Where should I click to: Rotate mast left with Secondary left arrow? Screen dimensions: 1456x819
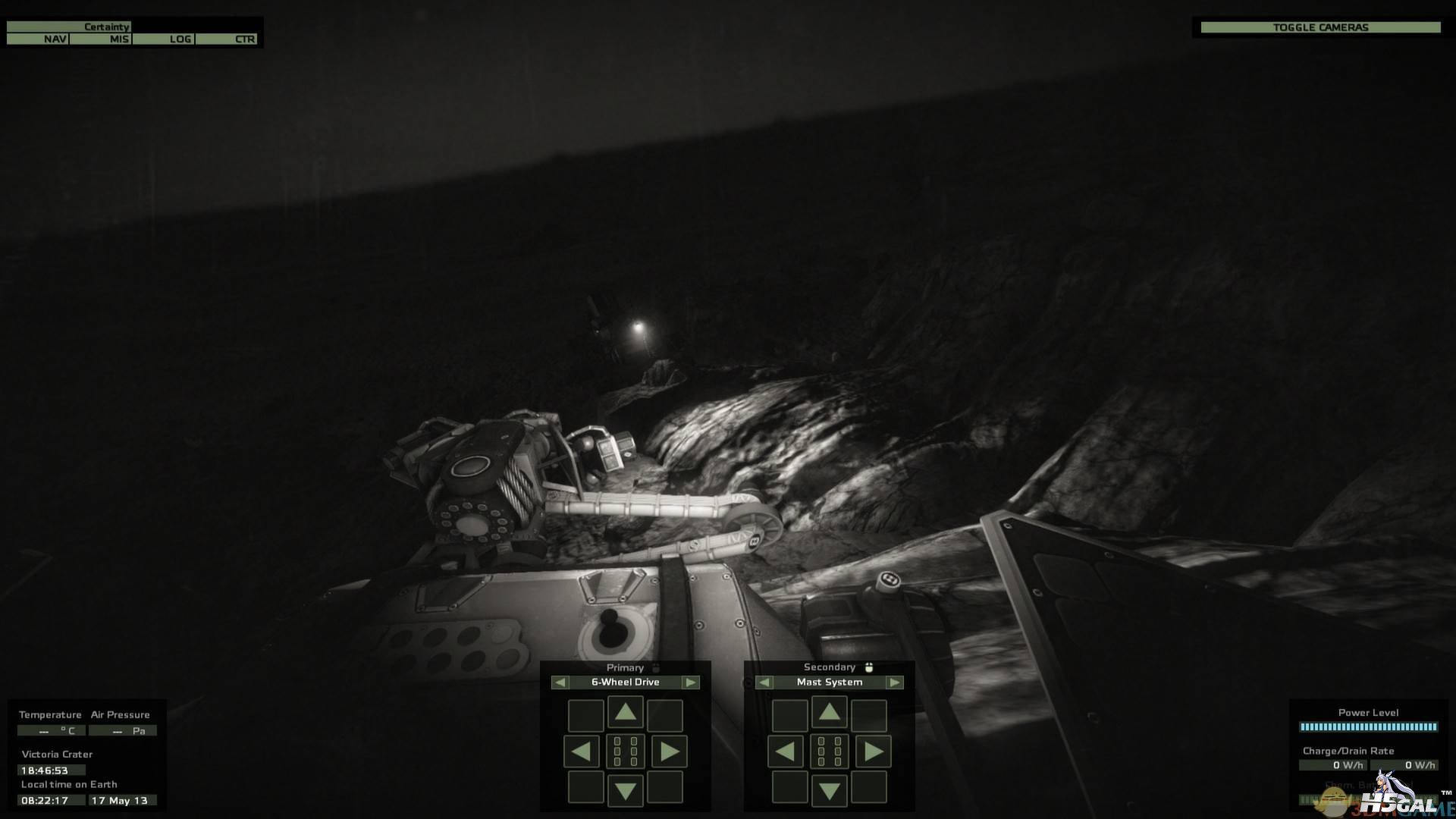click(785, 752)
